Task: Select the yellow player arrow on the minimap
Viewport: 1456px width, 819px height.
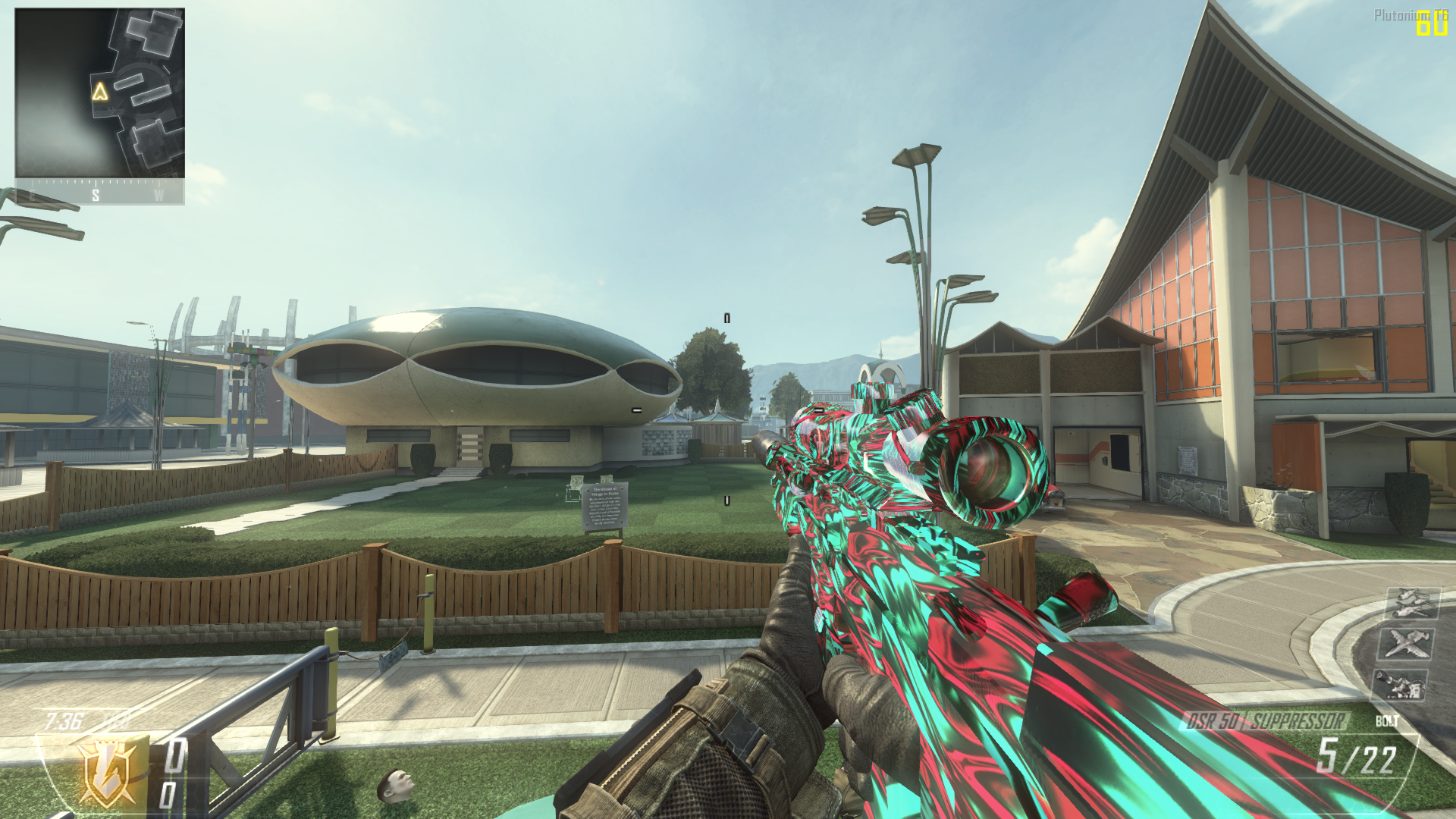Action: click(99, 92)
